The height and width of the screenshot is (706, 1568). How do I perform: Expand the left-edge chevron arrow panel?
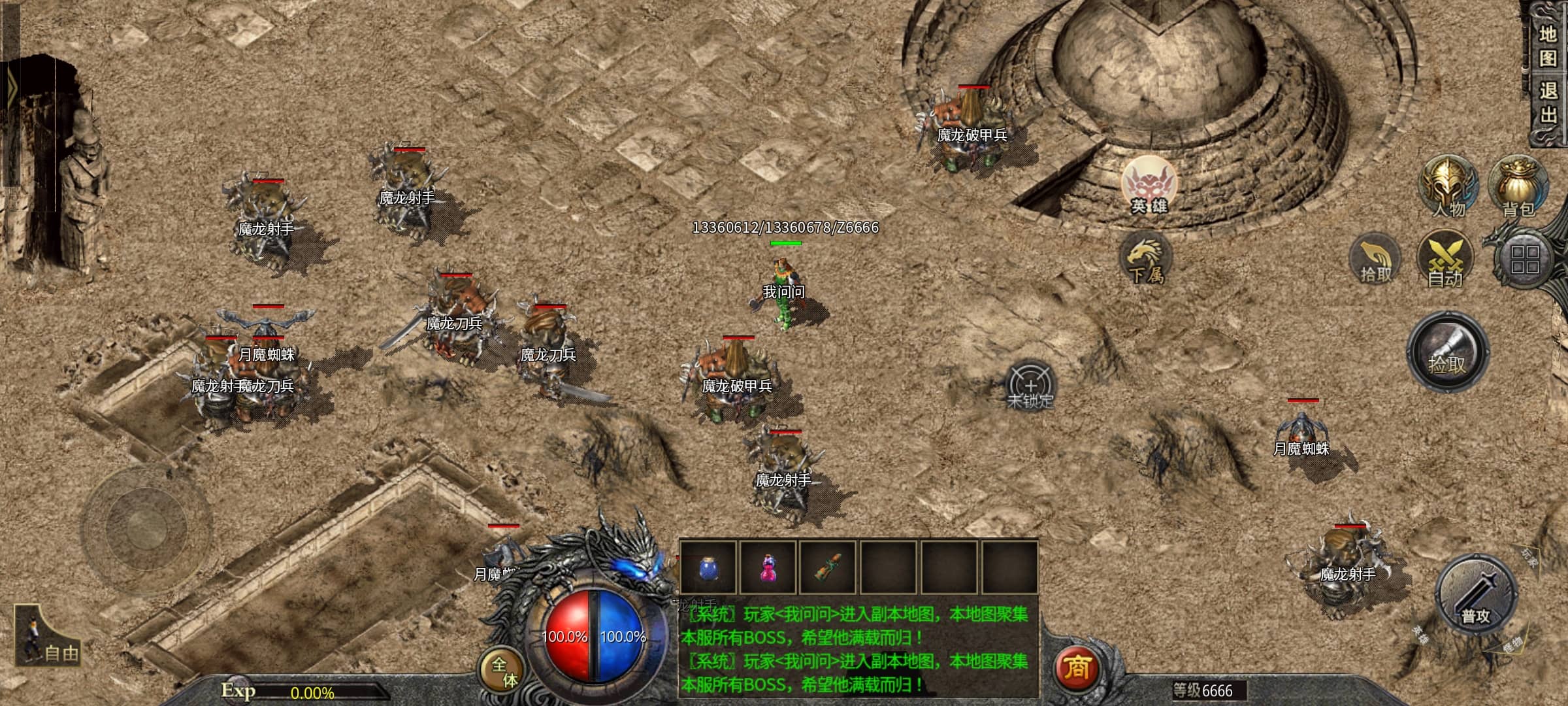[x=10, y=86]
